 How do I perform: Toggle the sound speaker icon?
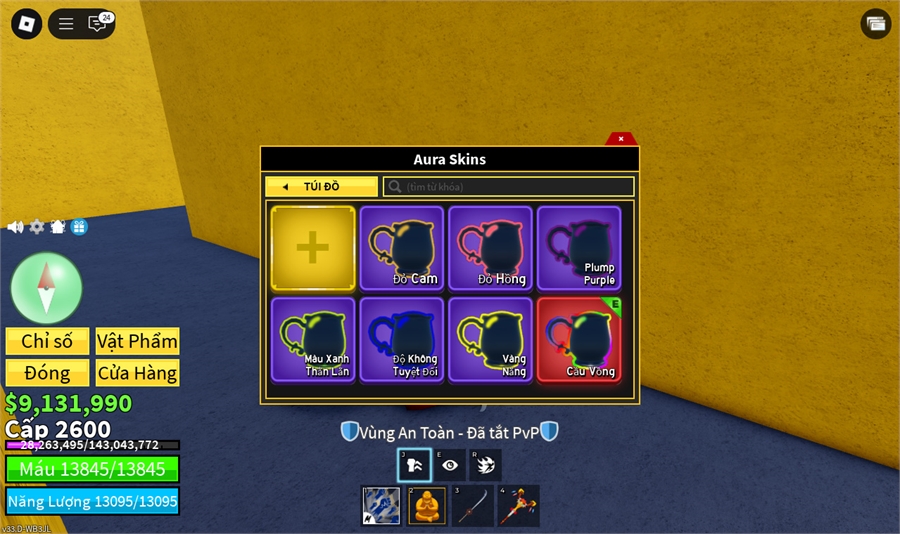point(15,227)
